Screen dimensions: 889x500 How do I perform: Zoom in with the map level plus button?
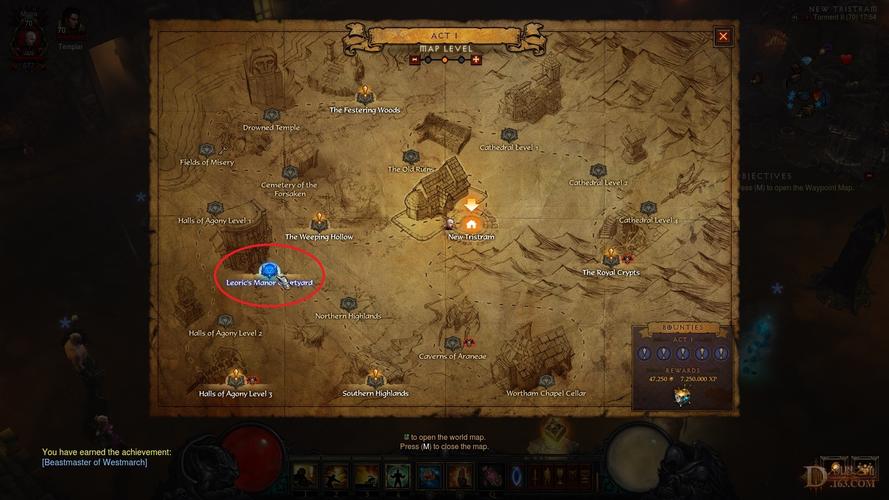tap(476, 59)
